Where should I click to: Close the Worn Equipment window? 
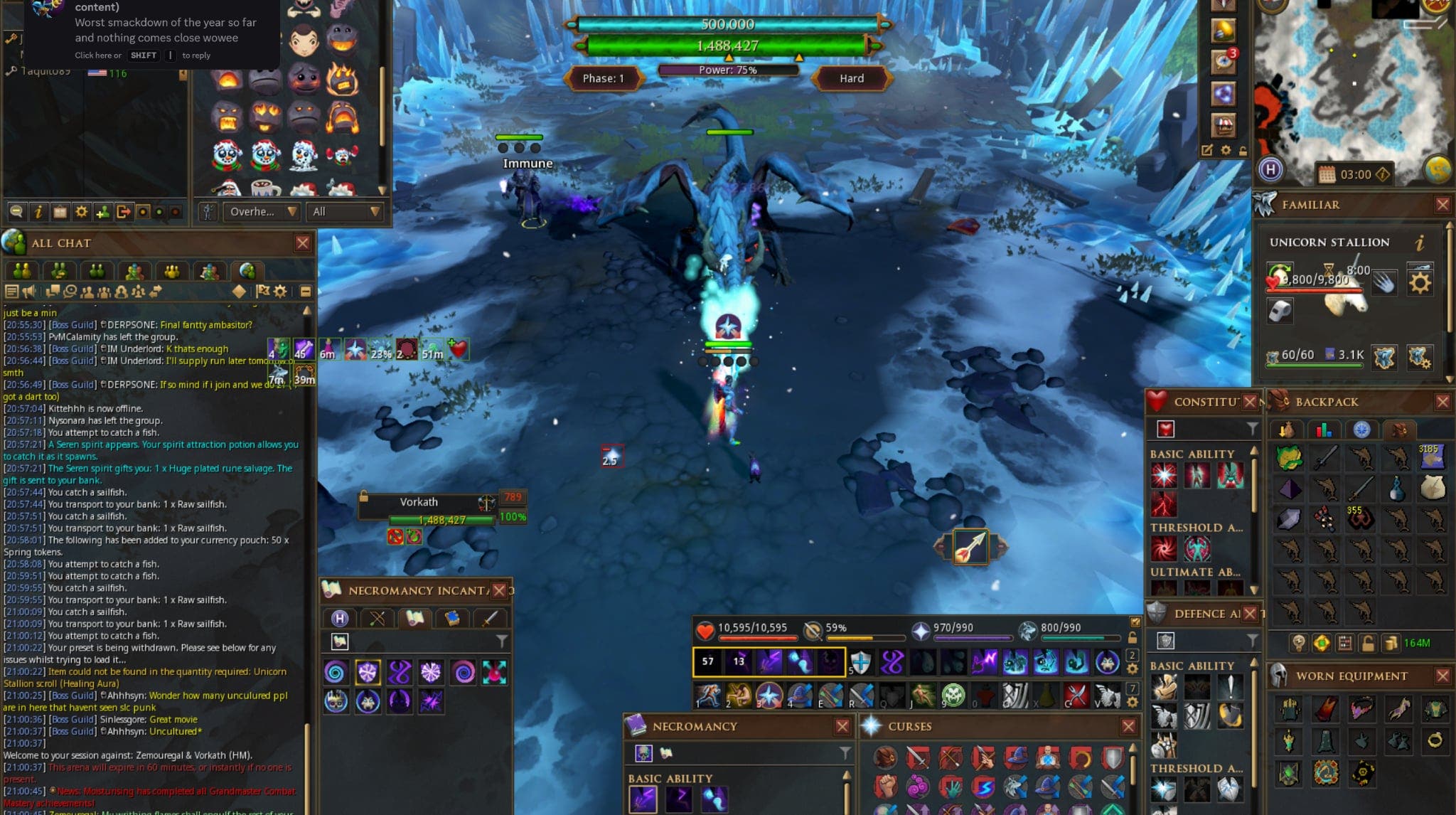[x=1442, y=676]
